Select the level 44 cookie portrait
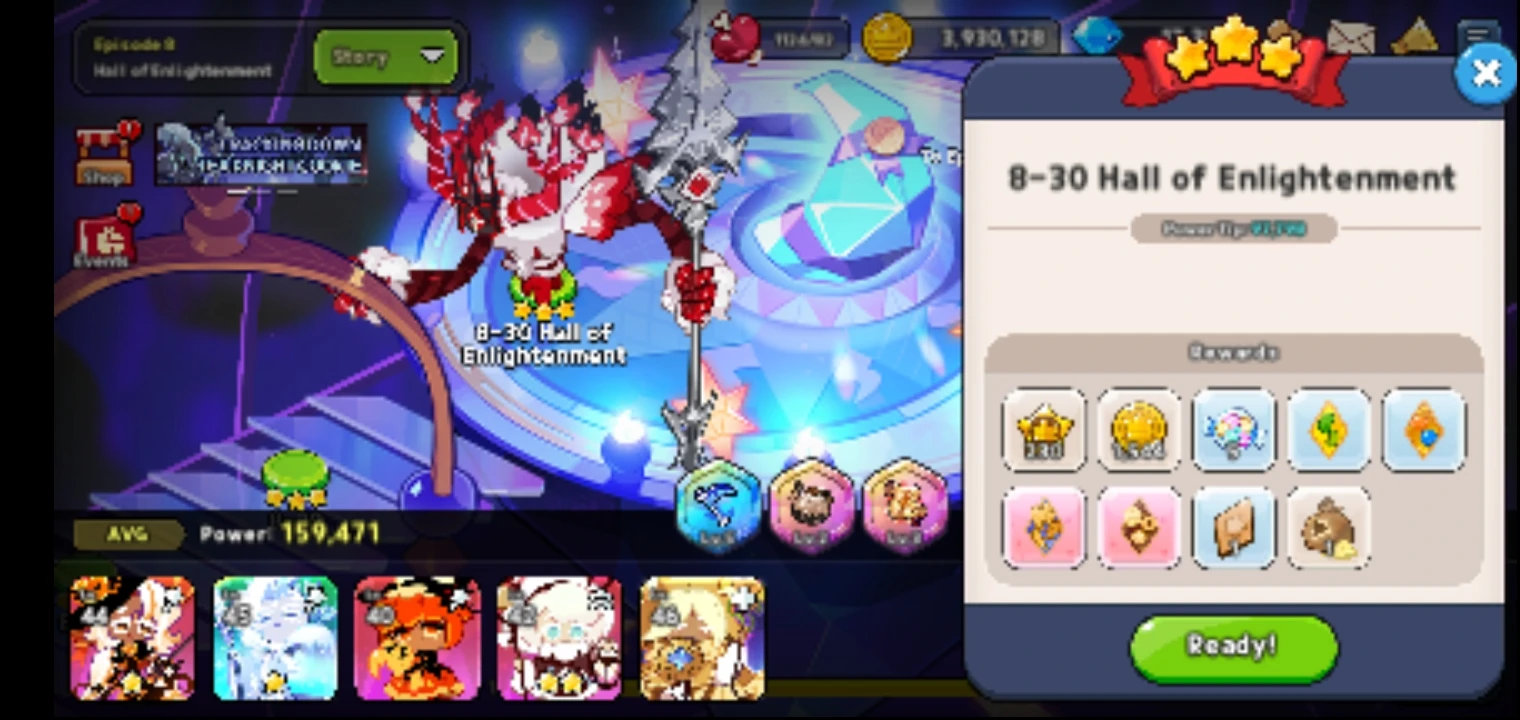The image size is (1520, 720). (x=131, y=640)
